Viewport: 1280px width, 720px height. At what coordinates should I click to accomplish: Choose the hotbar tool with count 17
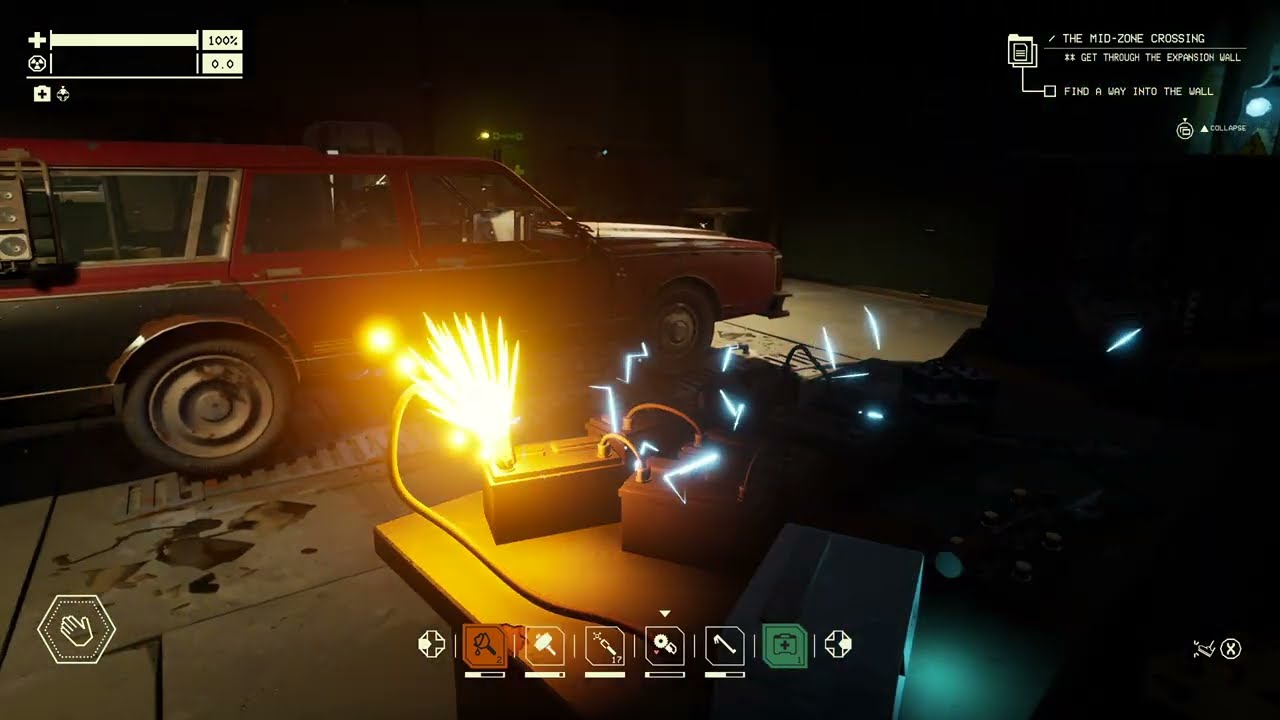pyautogui.click(x=605, y=646)
